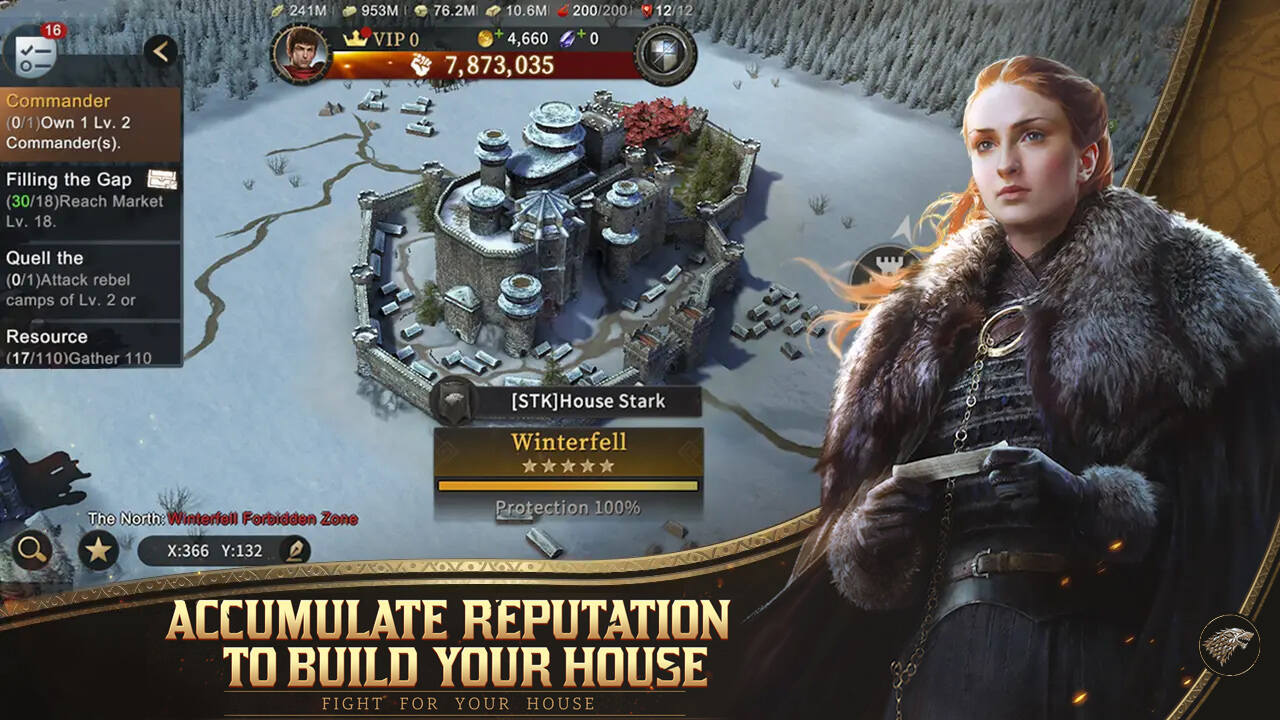The width and height of the screenshot is (1280, 720).
Task: Open the quest list icon with badge 16
Action: click(x=34, y=50)
